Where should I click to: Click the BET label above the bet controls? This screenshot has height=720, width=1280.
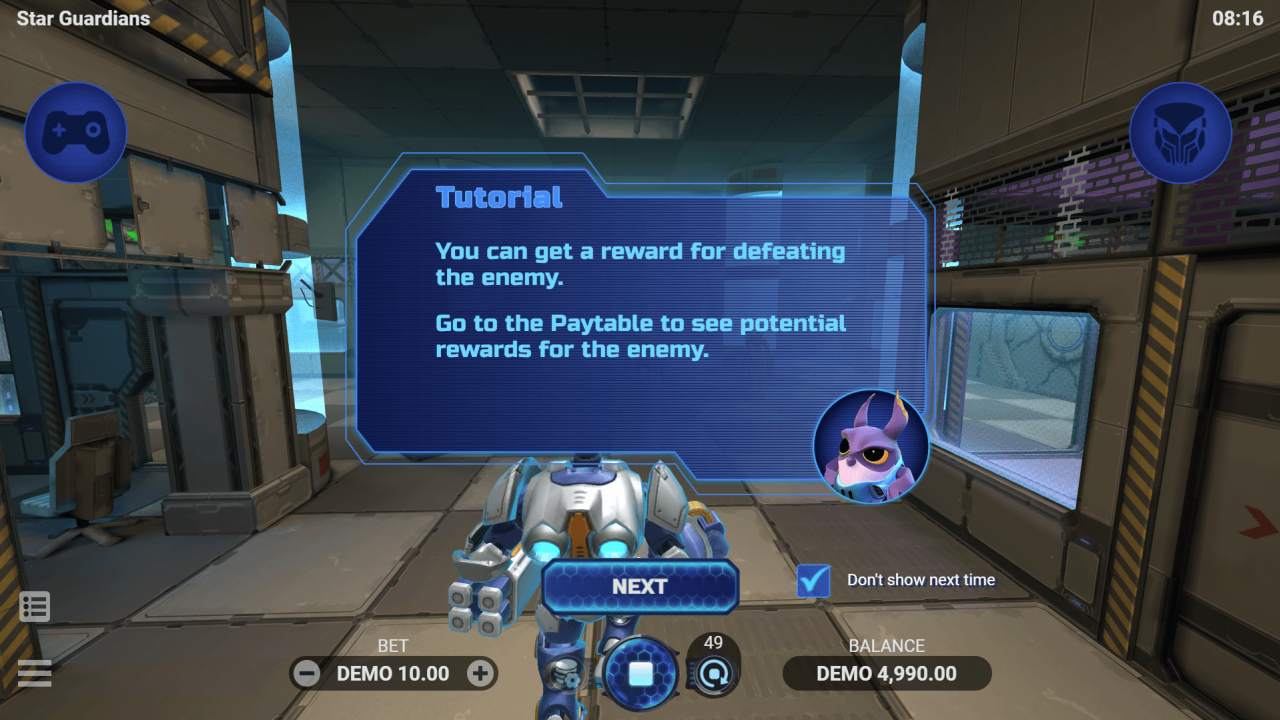[x=393, y=645]
